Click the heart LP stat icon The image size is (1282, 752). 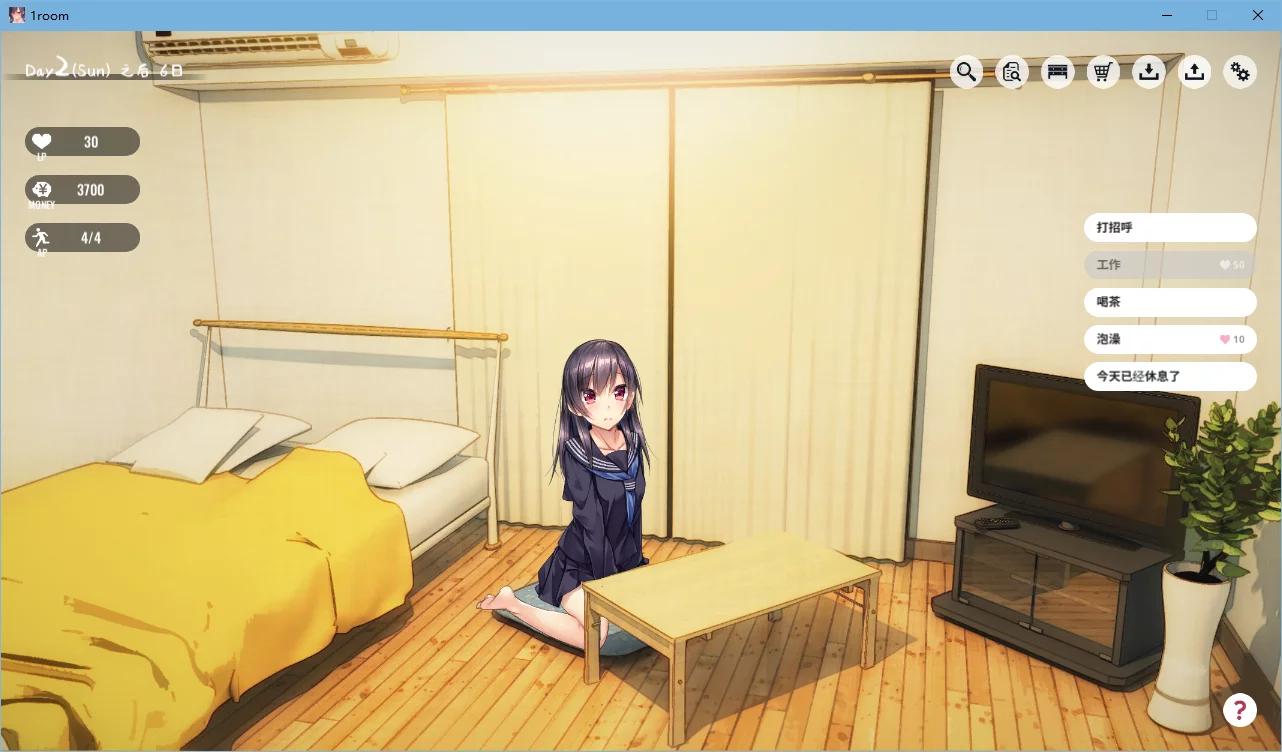tap(41, 139)
